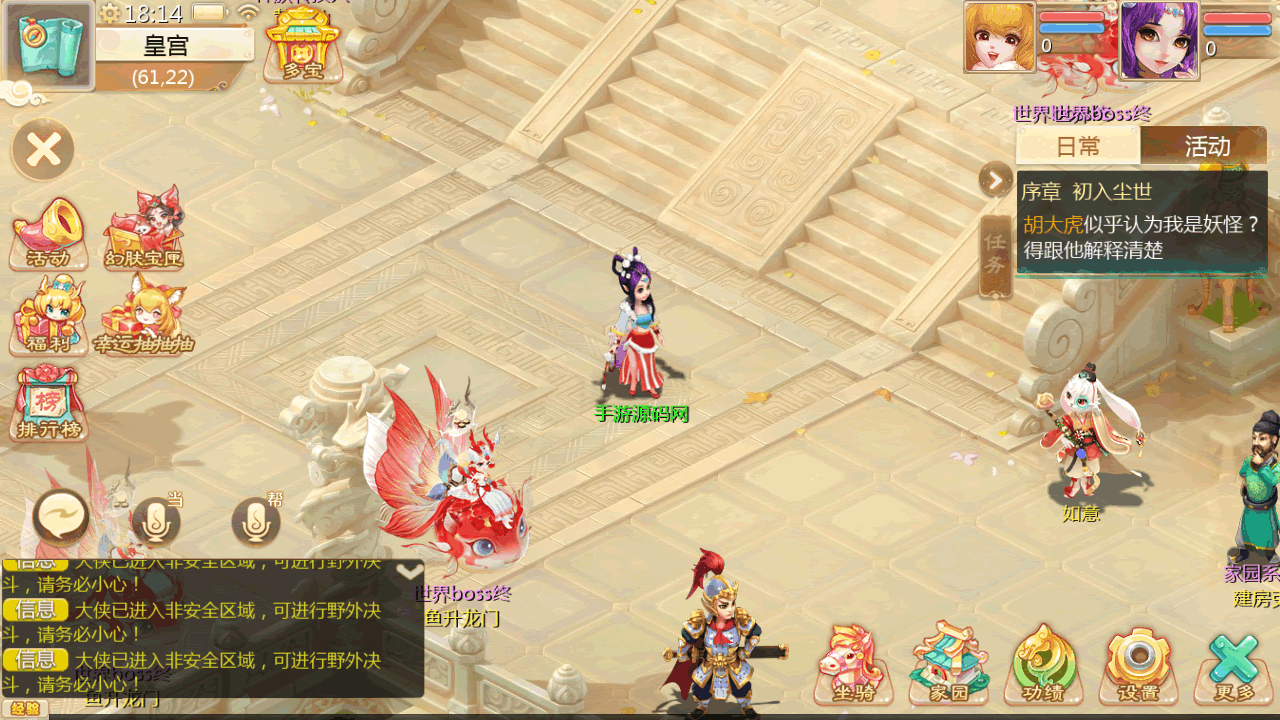Activate the 帮 voice microphone

[256, 520]
